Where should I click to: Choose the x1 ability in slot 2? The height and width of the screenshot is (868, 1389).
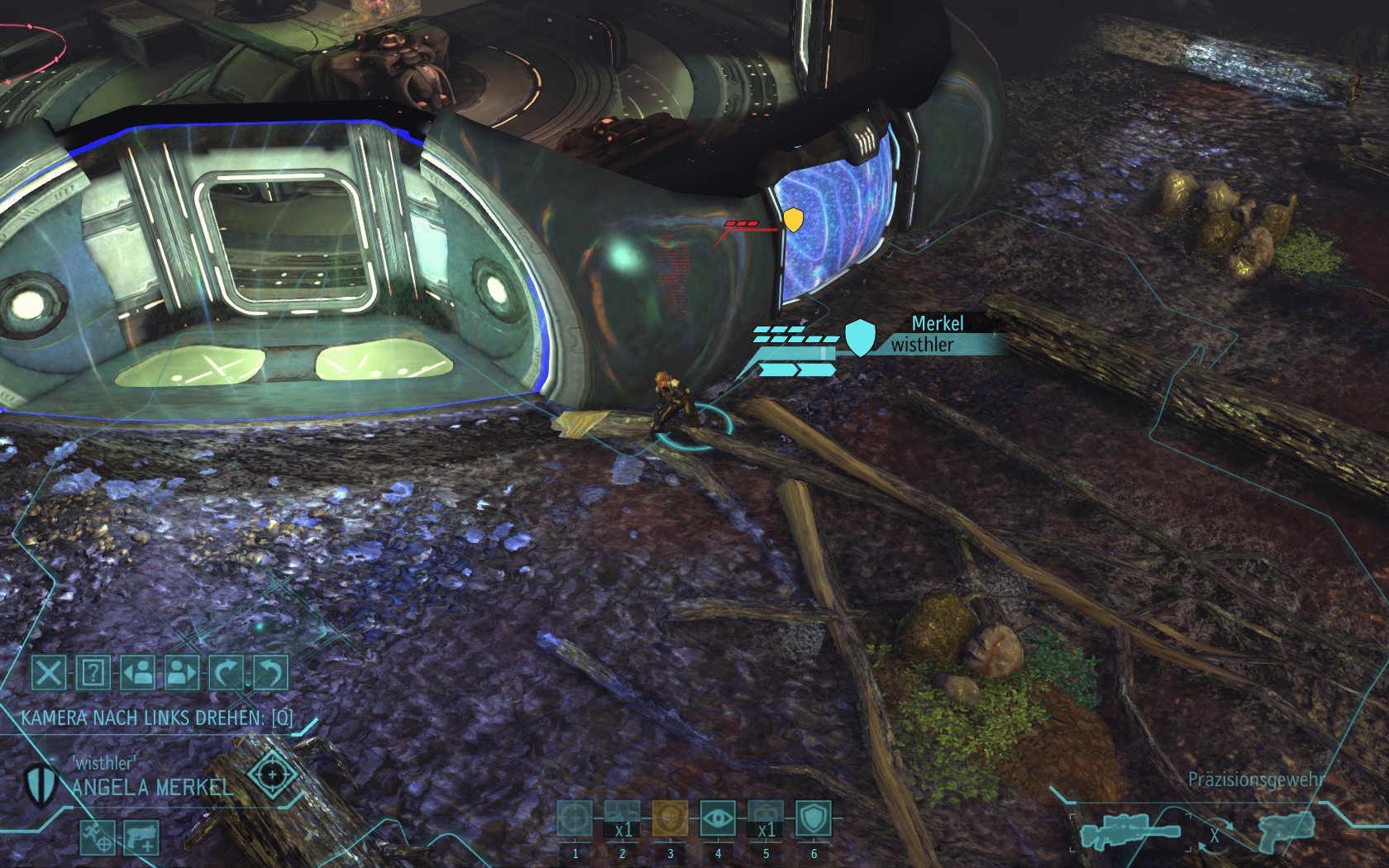click(623, 821)
